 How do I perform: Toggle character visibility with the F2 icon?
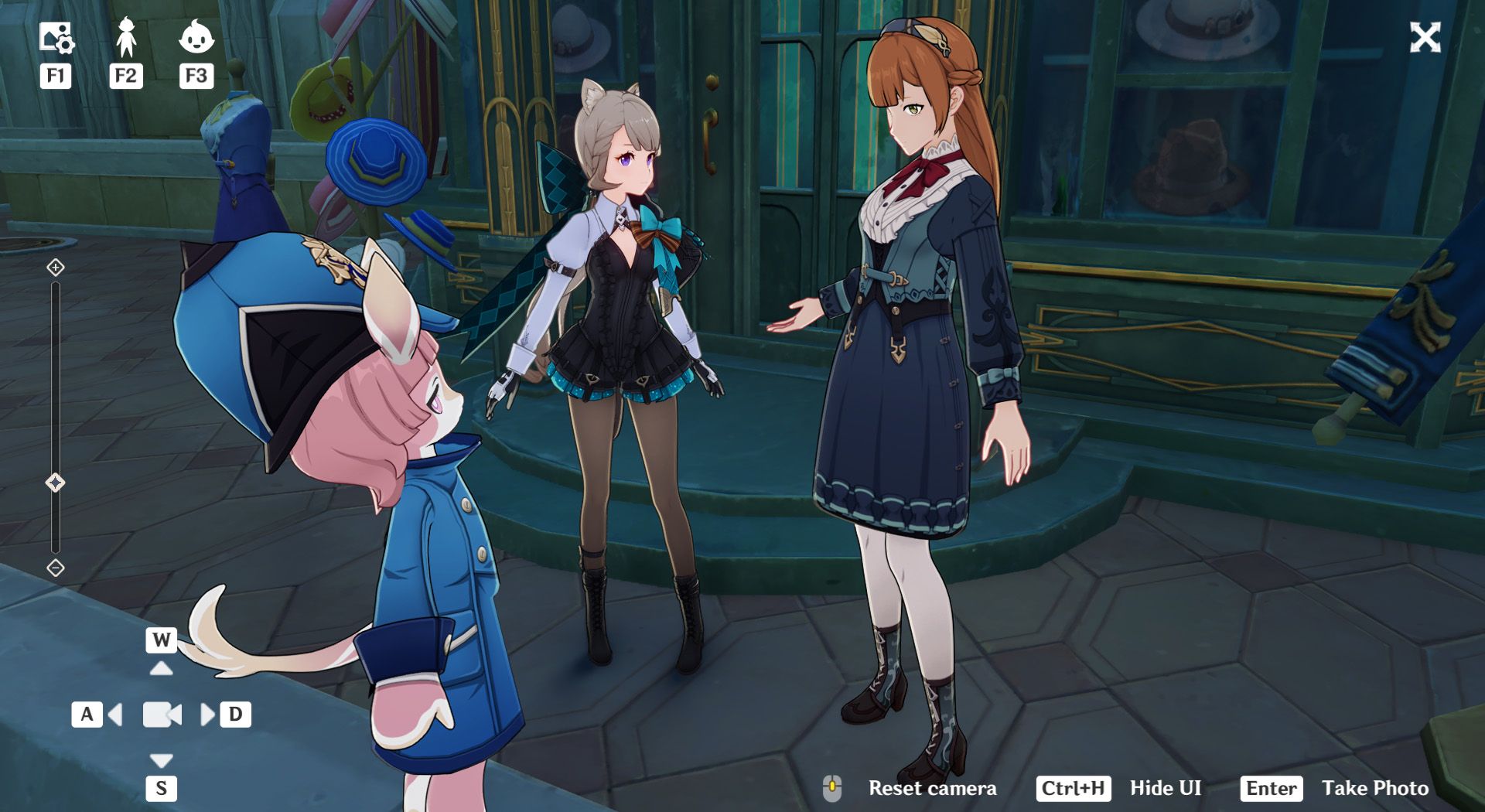126,35
